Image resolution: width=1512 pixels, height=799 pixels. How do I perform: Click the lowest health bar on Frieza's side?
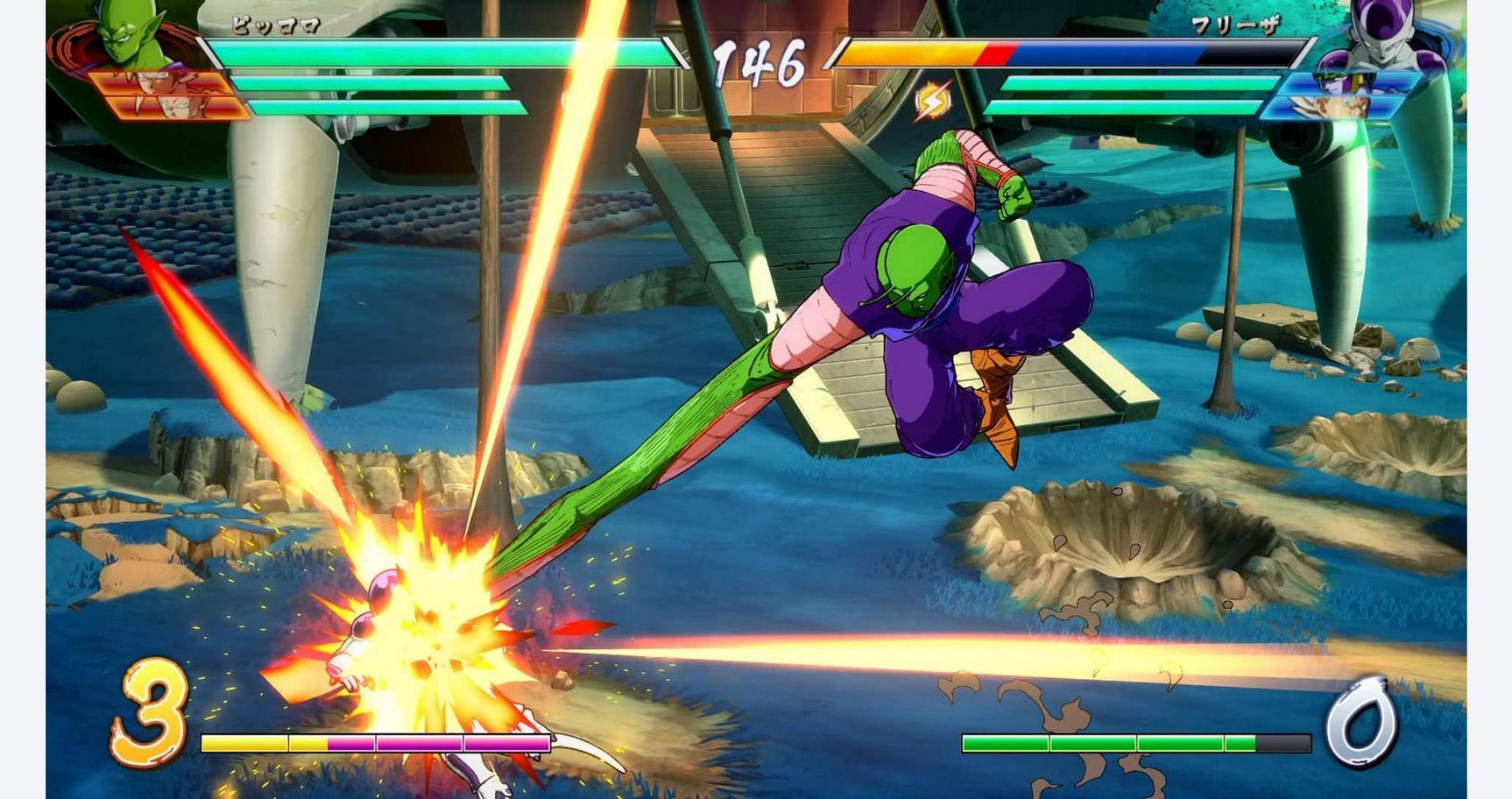point(1130,110)
